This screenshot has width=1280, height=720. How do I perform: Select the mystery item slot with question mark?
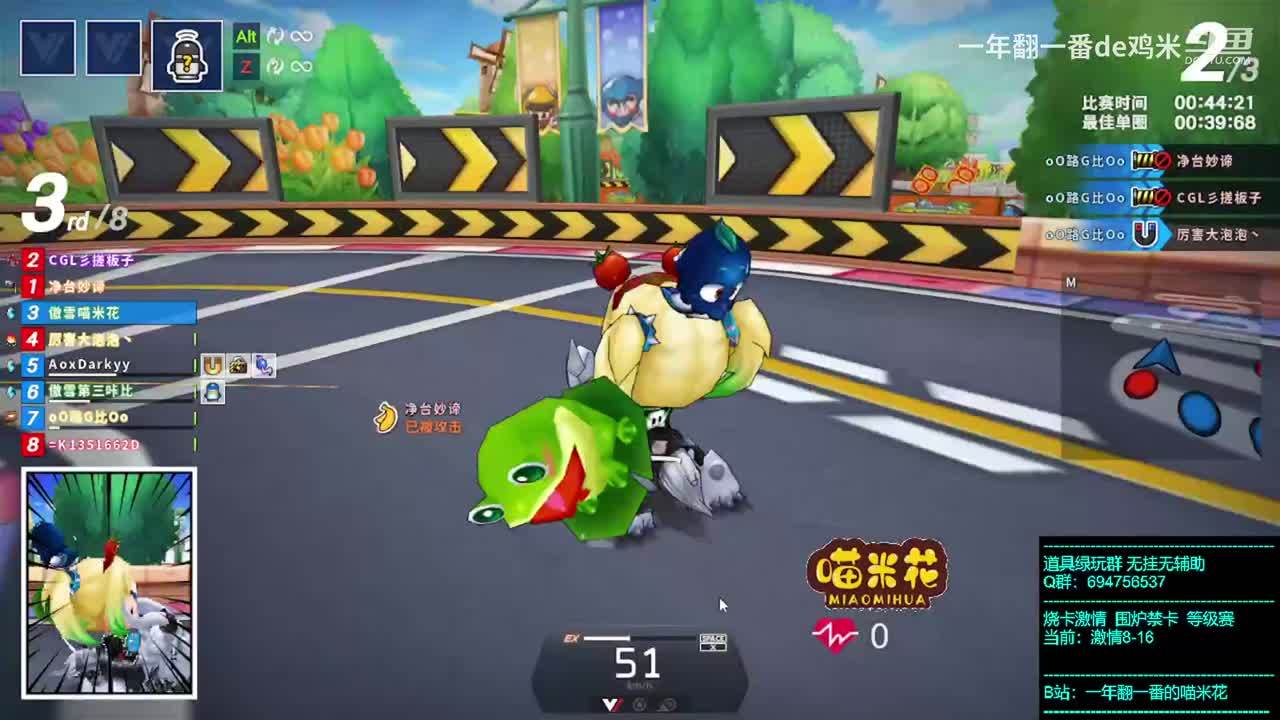[187, 55]
